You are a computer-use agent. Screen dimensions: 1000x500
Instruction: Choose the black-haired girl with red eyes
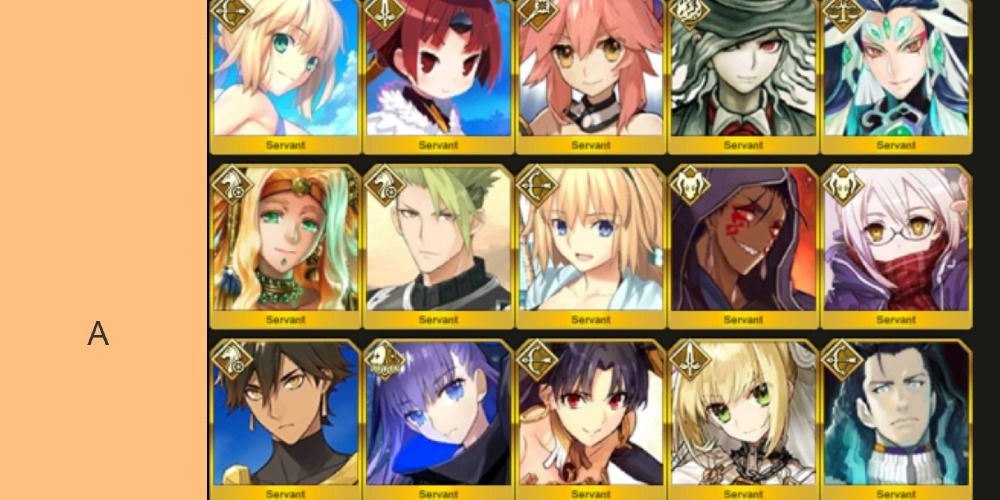(590, 415)
